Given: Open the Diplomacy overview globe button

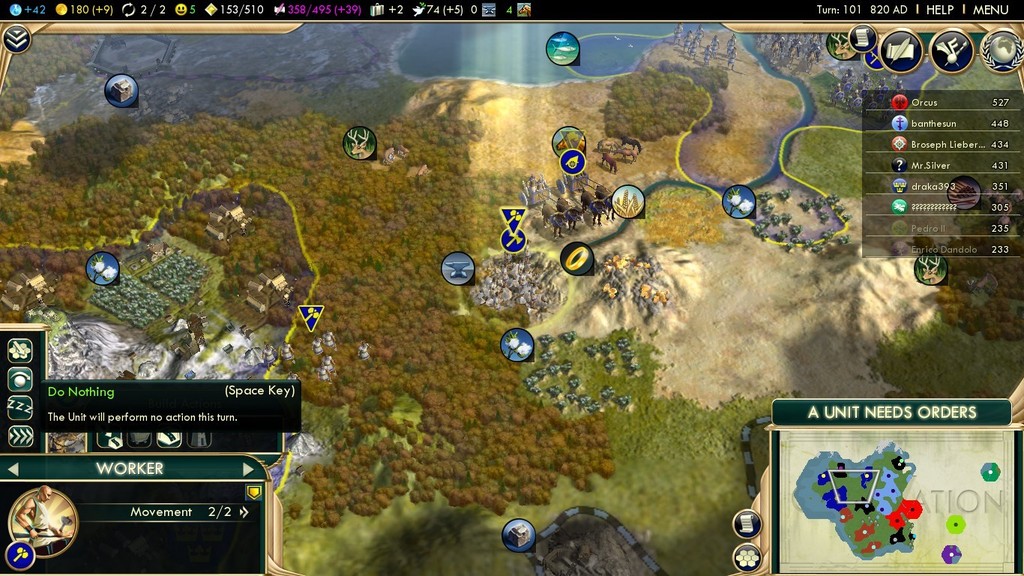Looking at the screenshot, I should (1001, 51).
